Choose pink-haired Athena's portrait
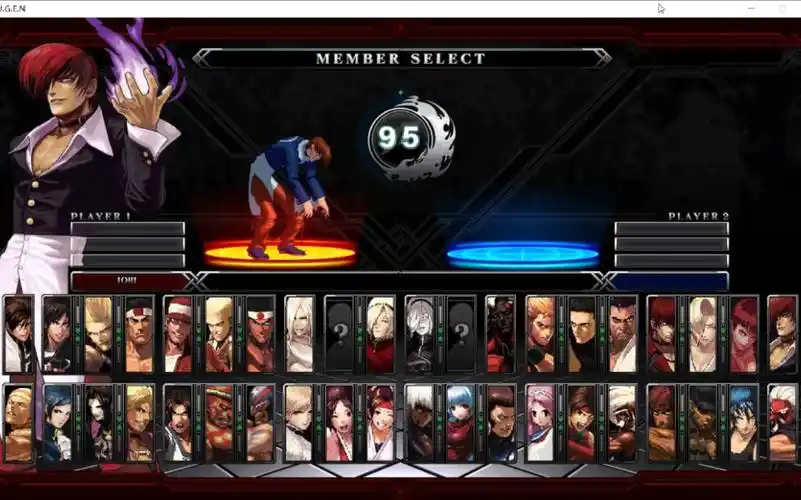 tap(541, 423)
